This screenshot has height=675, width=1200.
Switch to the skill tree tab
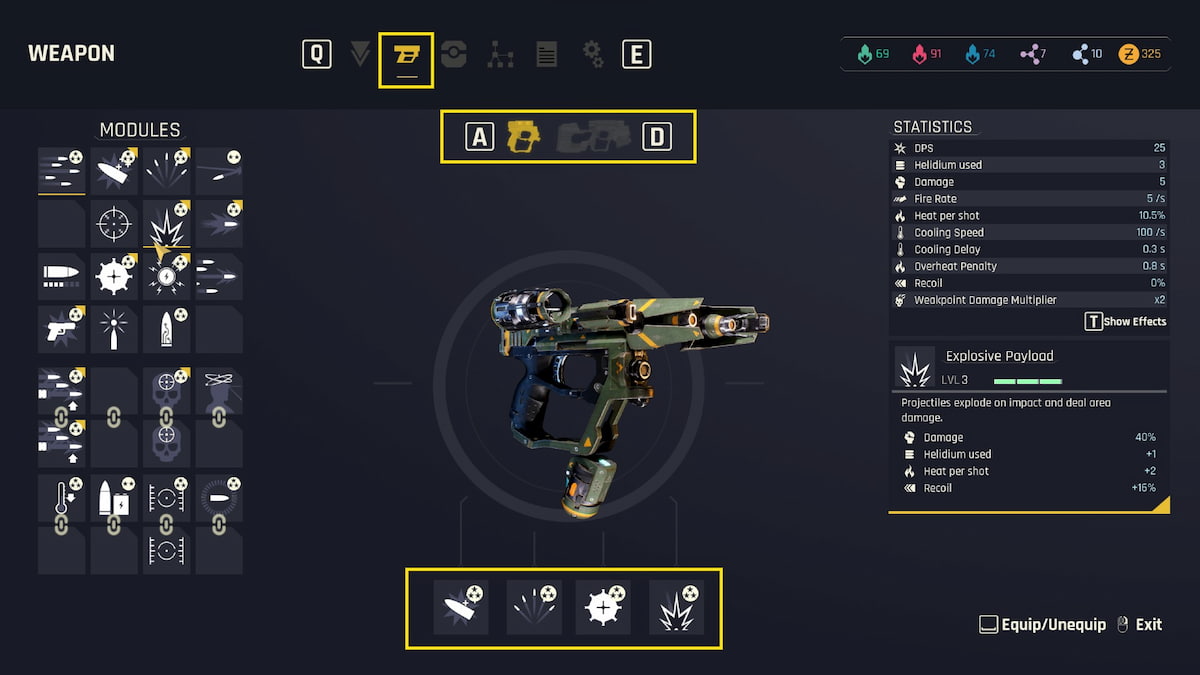500,54
